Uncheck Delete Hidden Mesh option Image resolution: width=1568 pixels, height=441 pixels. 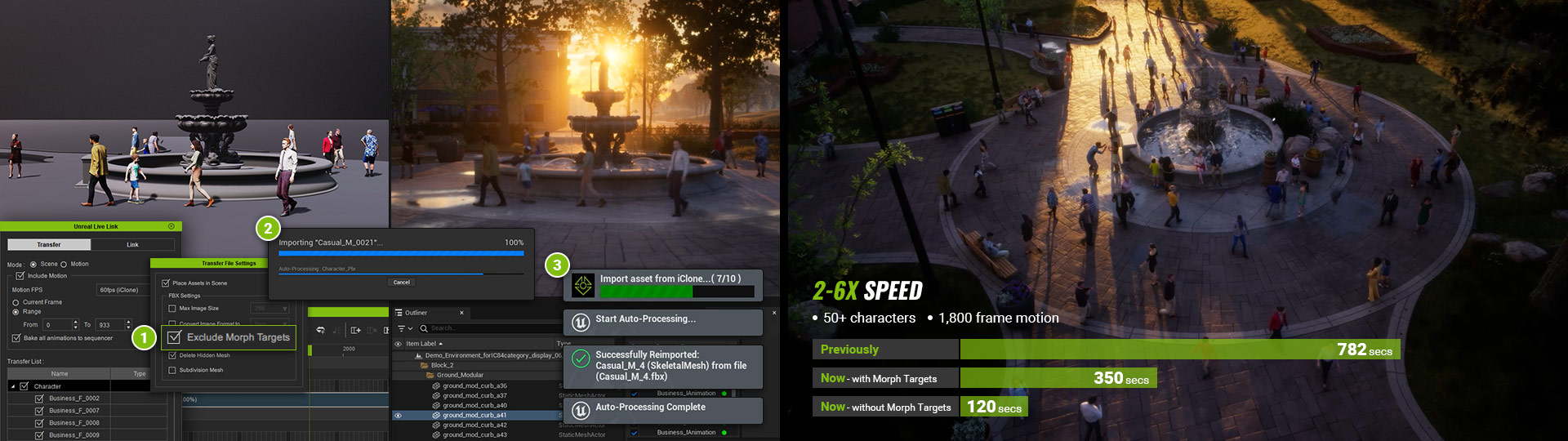click(x=172, y=356)
